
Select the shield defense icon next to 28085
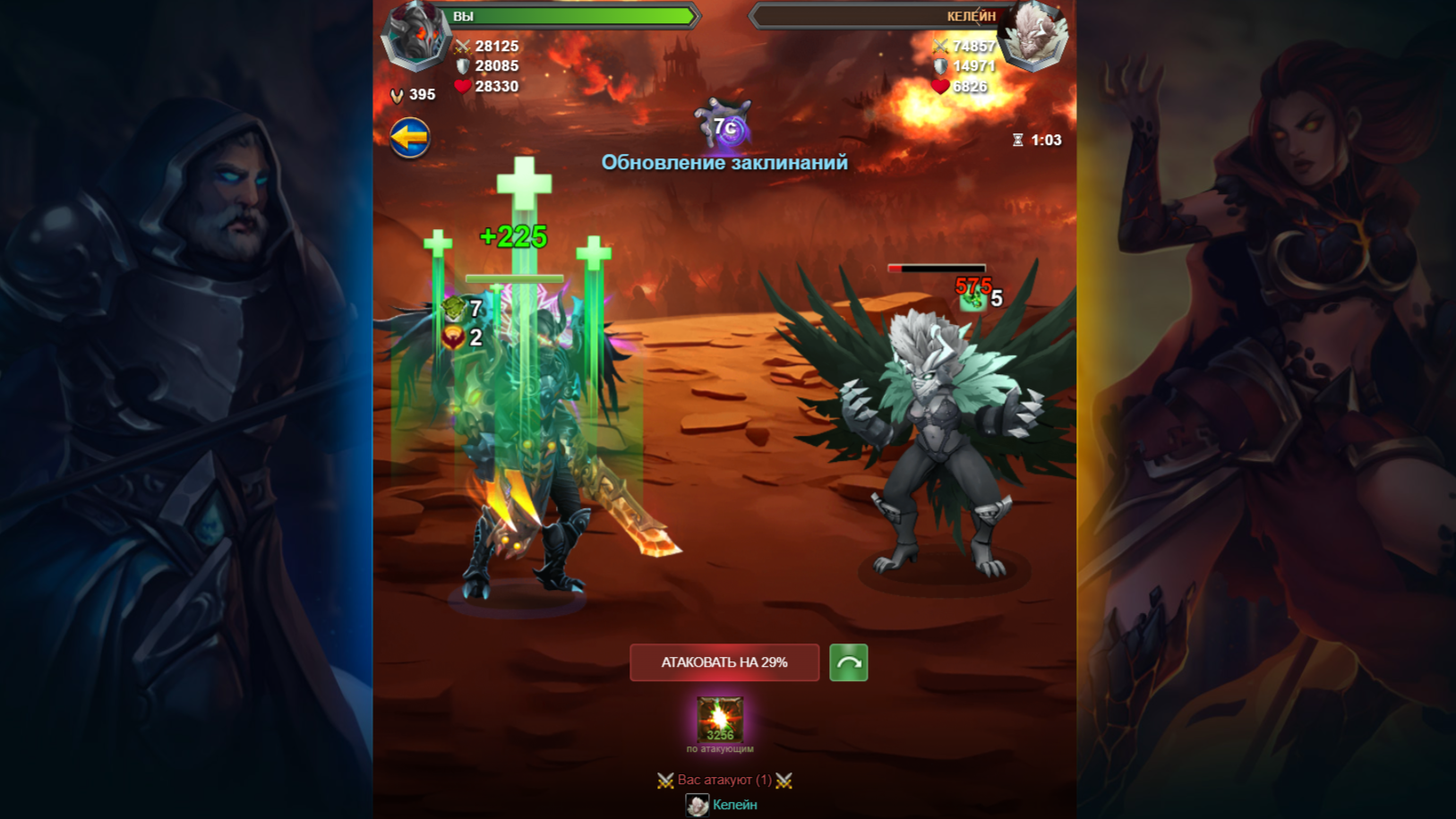[x=461, y=65]
